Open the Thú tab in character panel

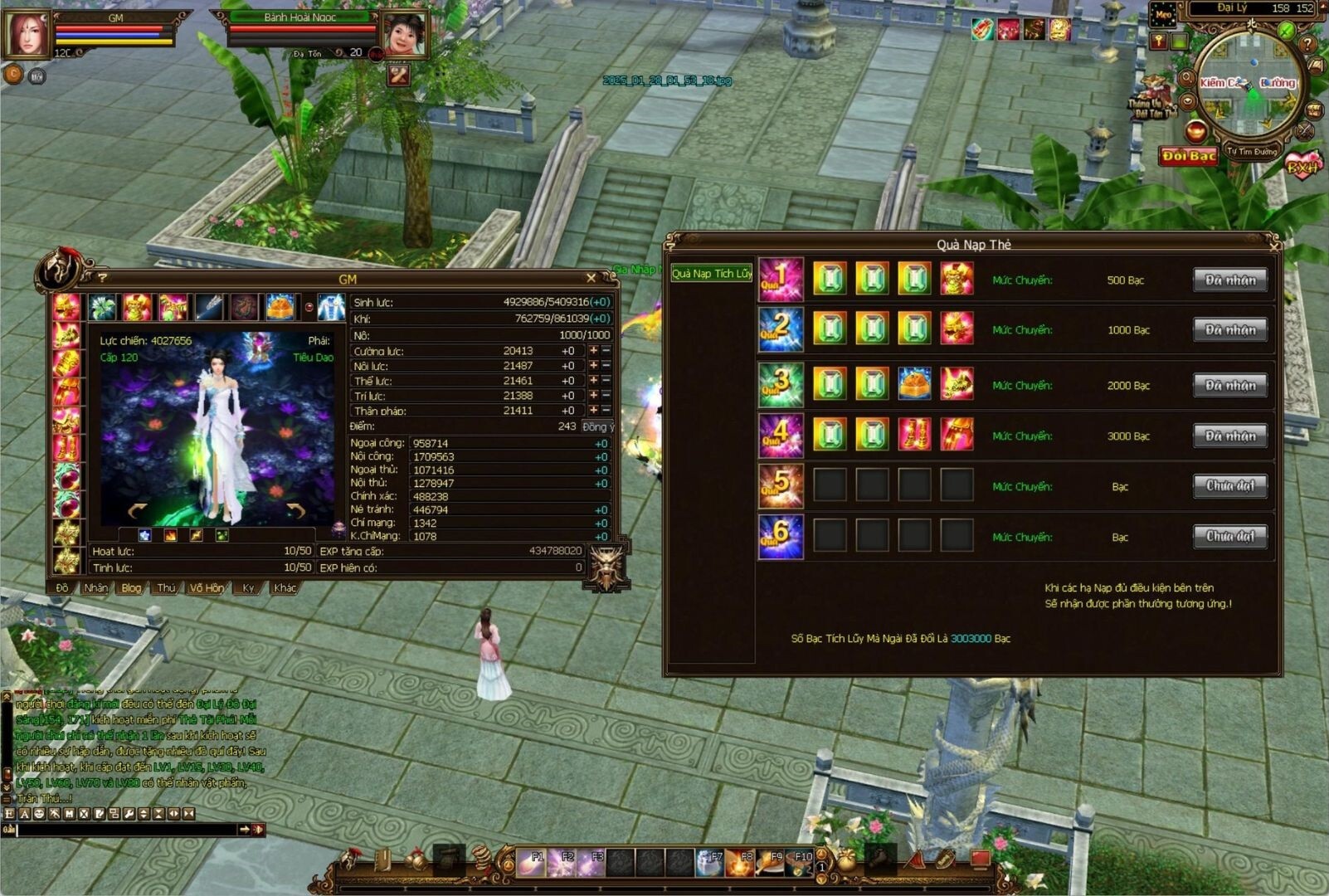[x=166, y=588]
